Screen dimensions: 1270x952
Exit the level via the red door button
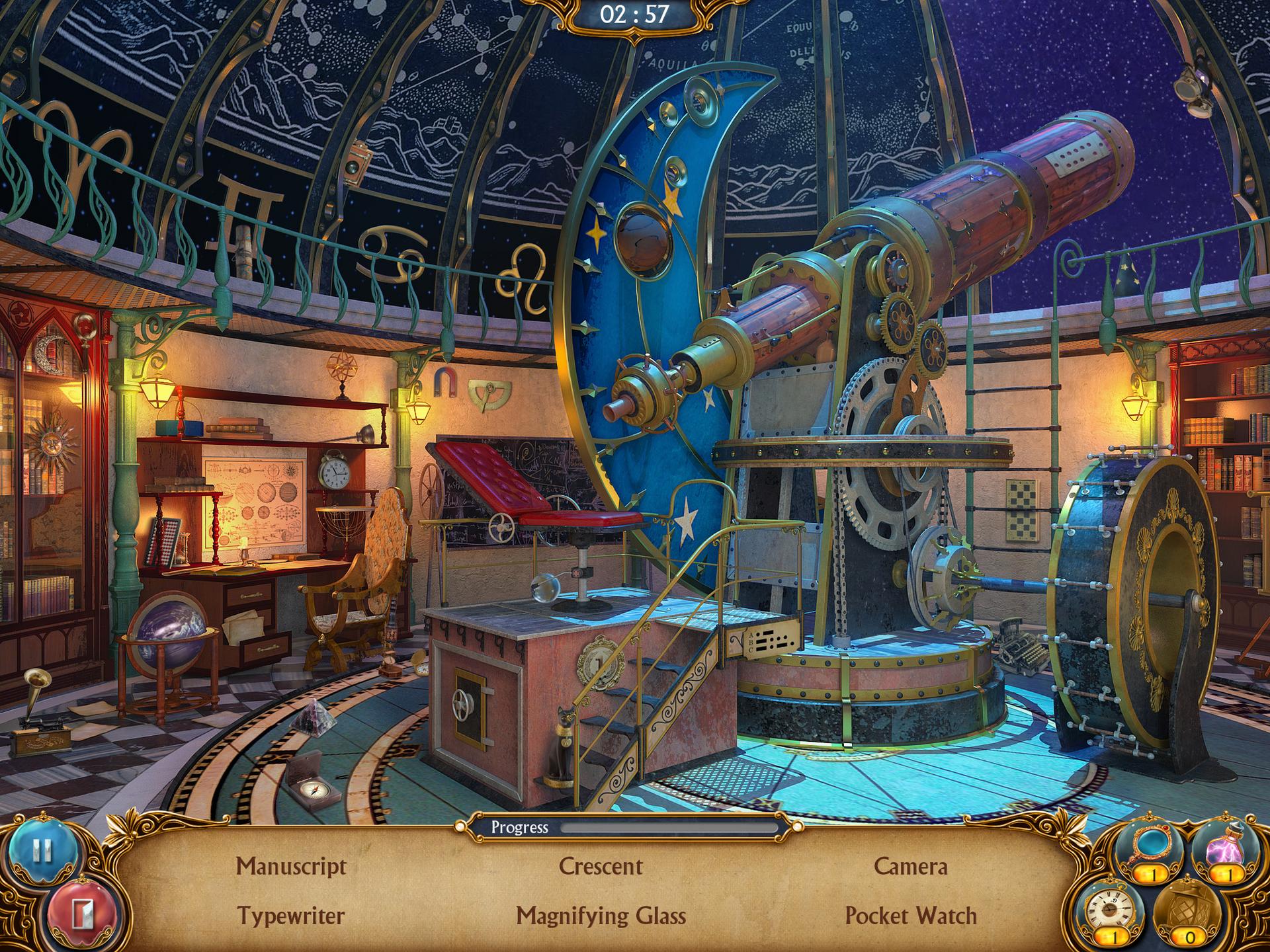pyautogui.click(x=81, y=914)
